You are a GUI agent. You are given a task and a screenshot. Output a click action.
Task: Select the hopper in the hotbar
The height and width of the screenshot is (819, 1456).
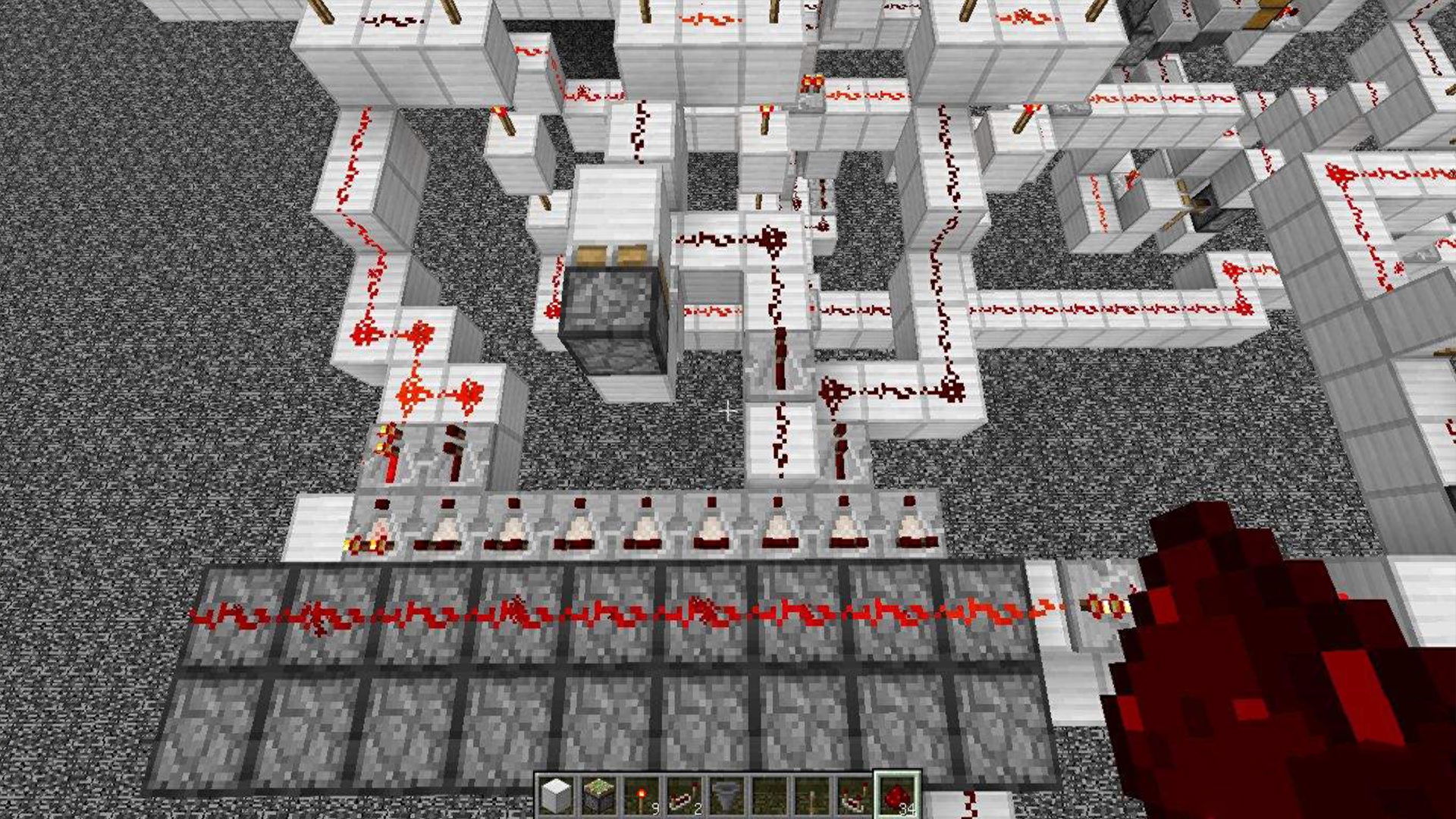tap(726, 796)
